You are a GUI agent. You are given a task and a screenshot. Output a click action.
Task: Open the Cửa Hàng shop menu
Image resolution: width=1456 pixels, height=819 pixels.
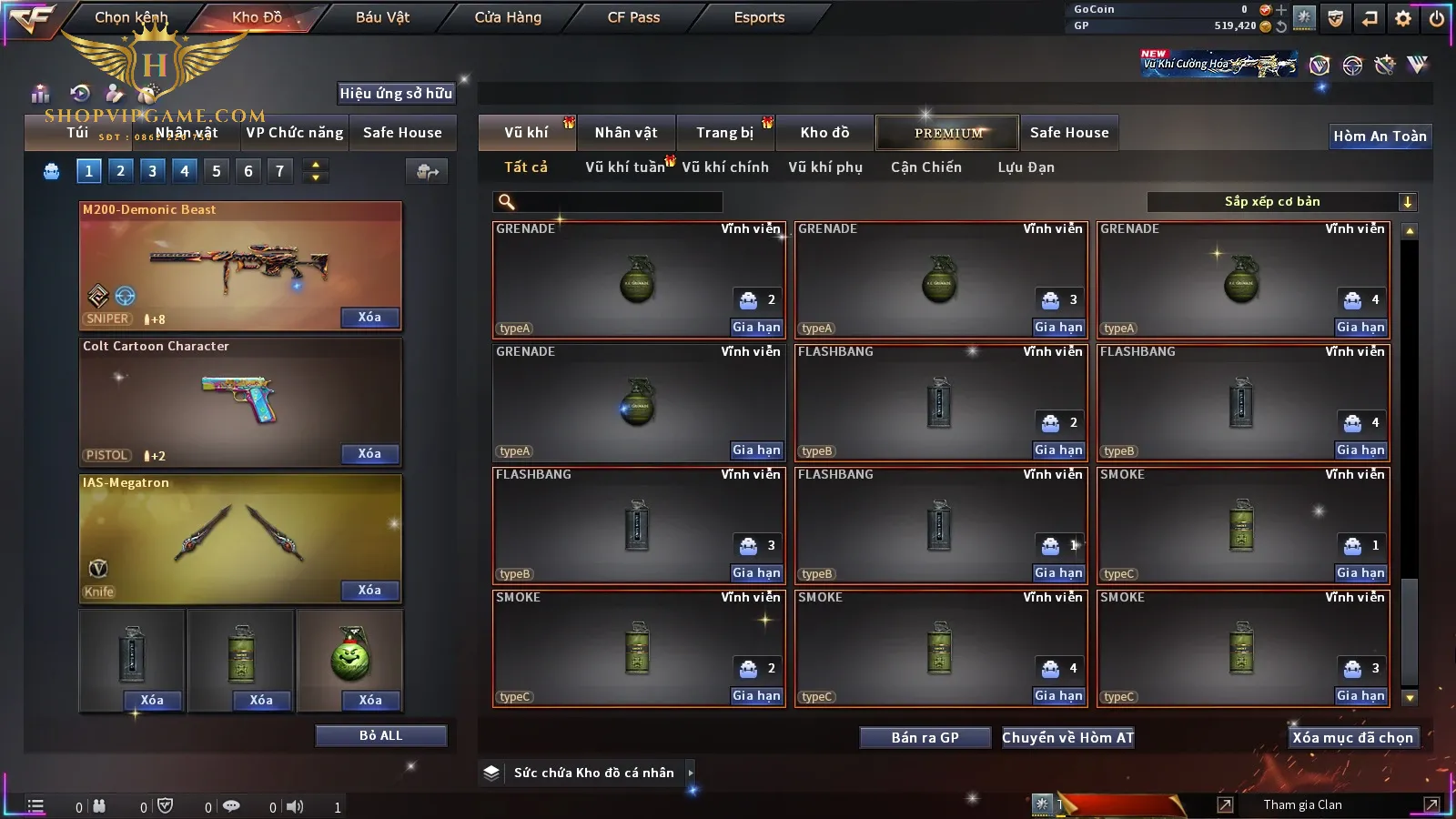click(x=508, y=17)
